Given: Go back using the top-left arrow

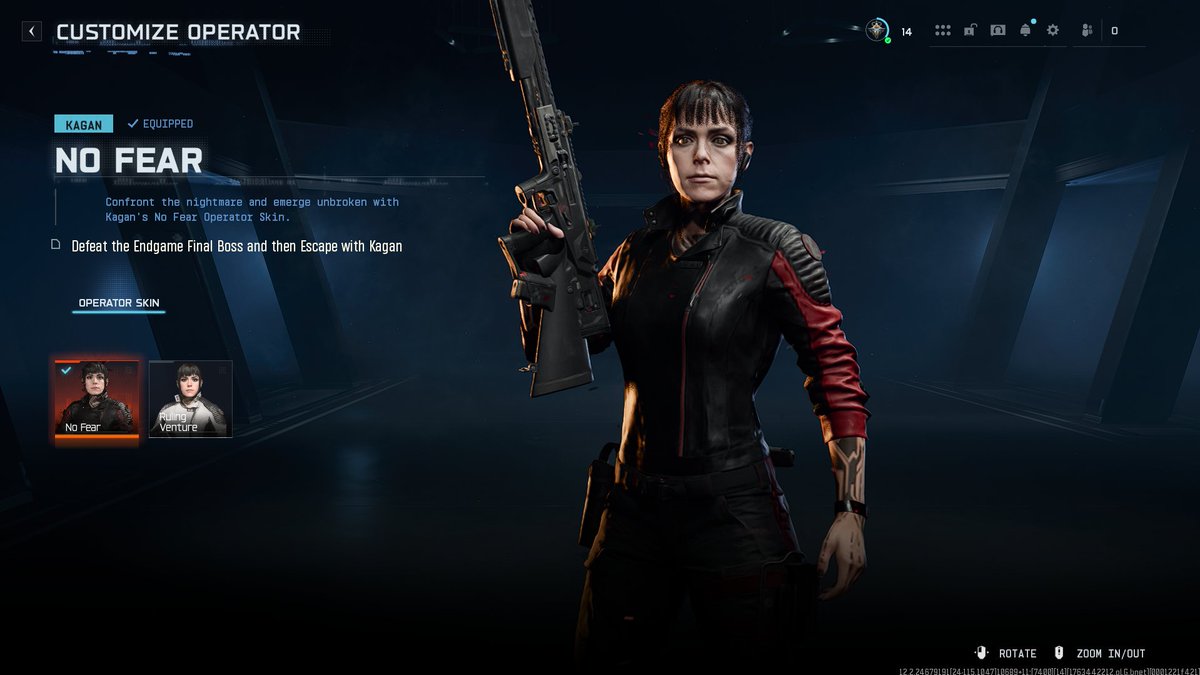Looking at the screenshot, I should point(32,31).
